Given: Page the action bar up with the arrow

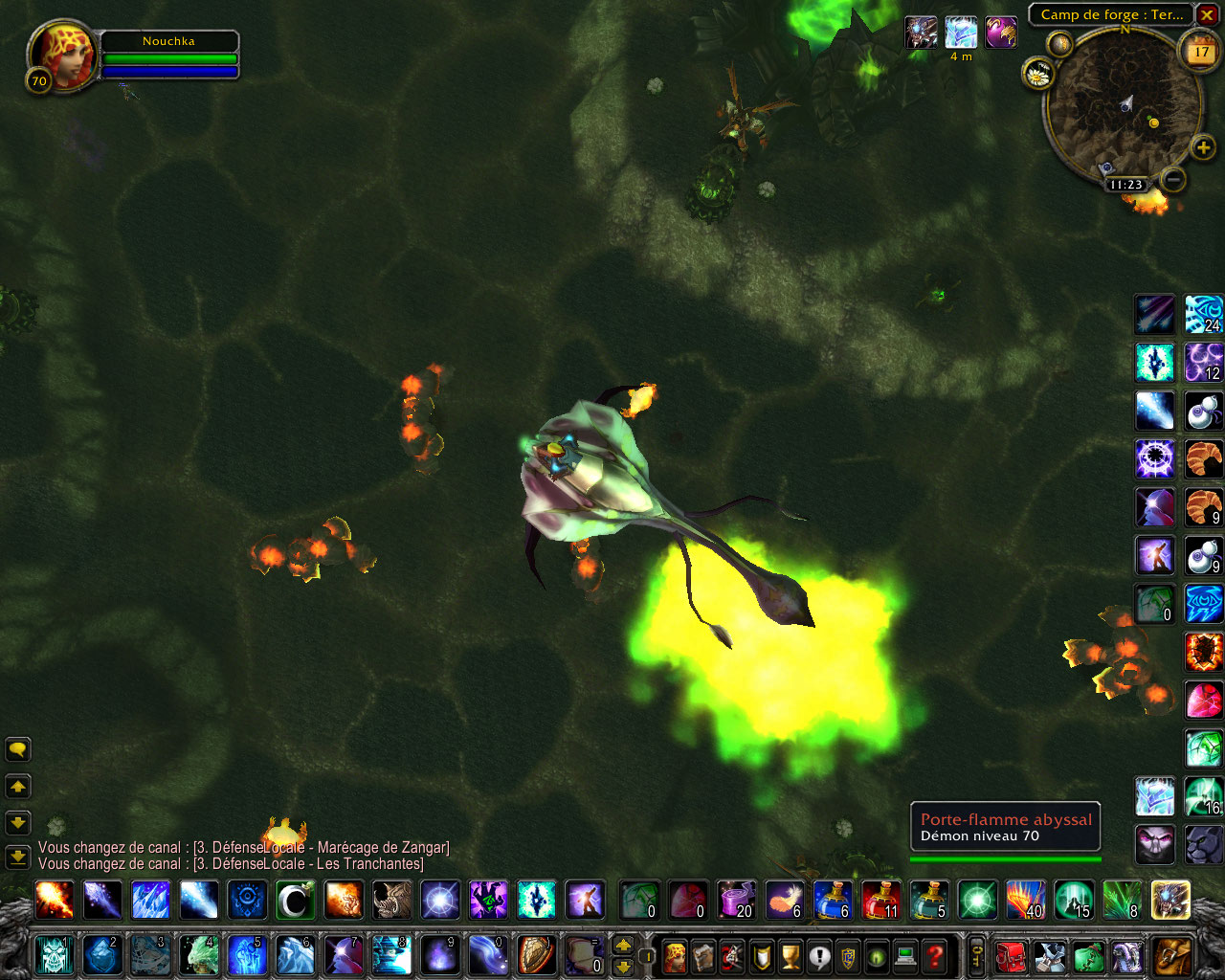Looking at the screenshot, I should point(623,945).
